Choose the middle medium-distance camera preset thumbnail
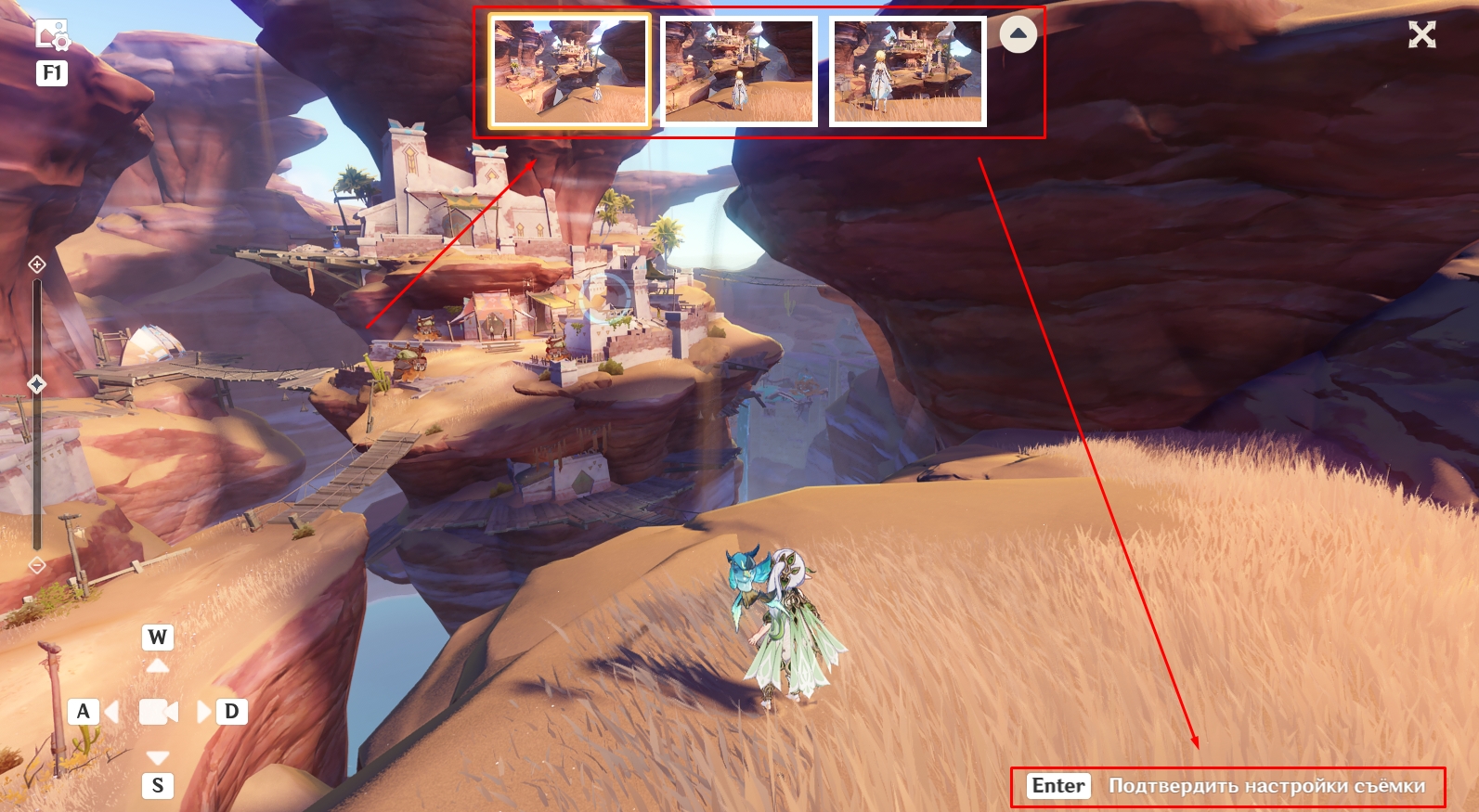 click(x=739, y=71)
